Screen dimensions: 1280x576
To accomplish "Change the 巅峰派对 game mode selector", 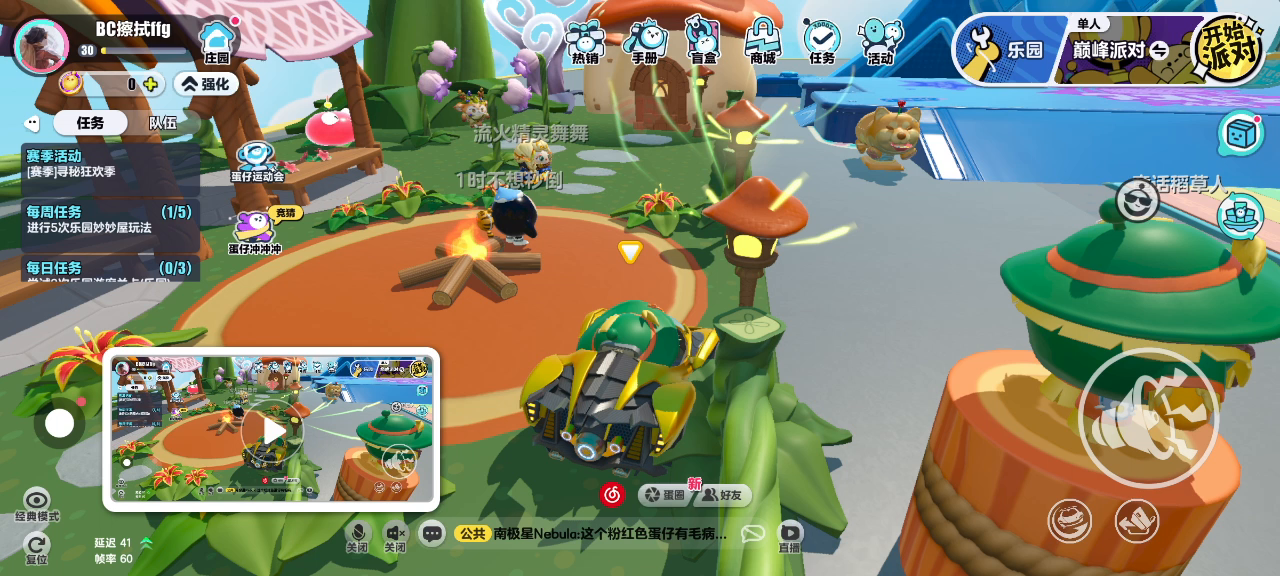I will coord(1120,50).
